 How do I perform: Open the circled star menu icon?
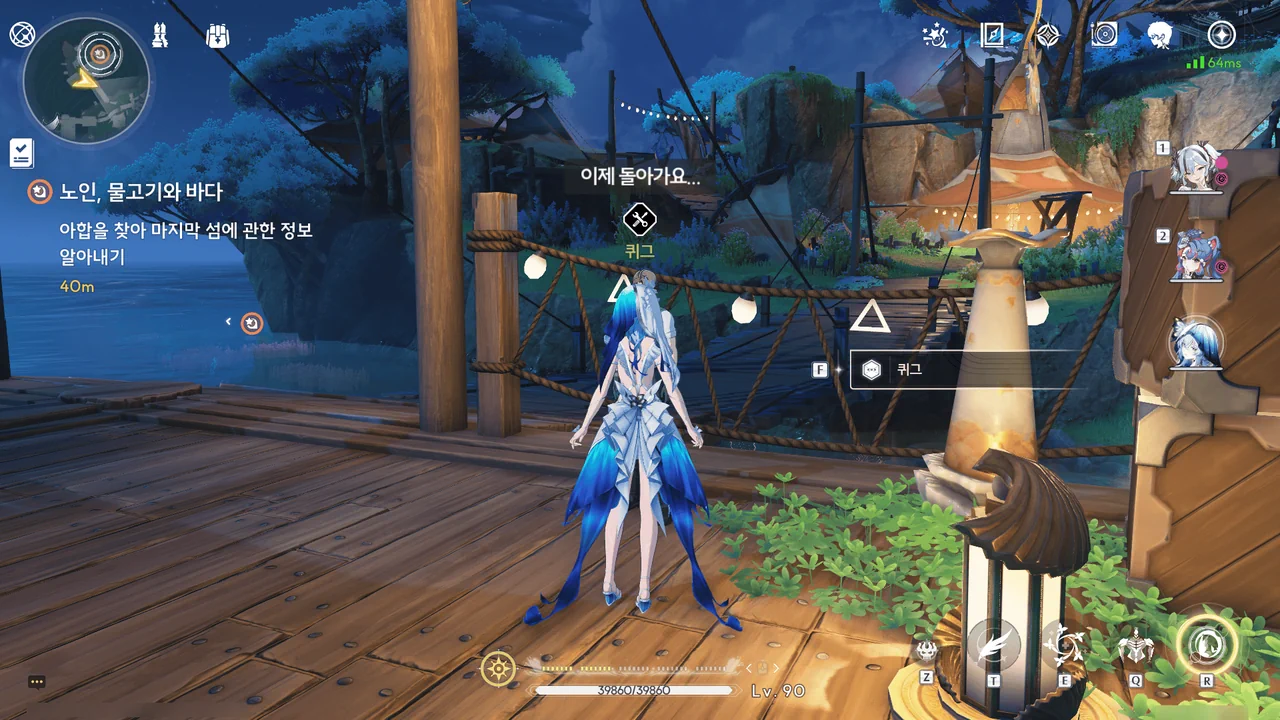point(1221,36)
